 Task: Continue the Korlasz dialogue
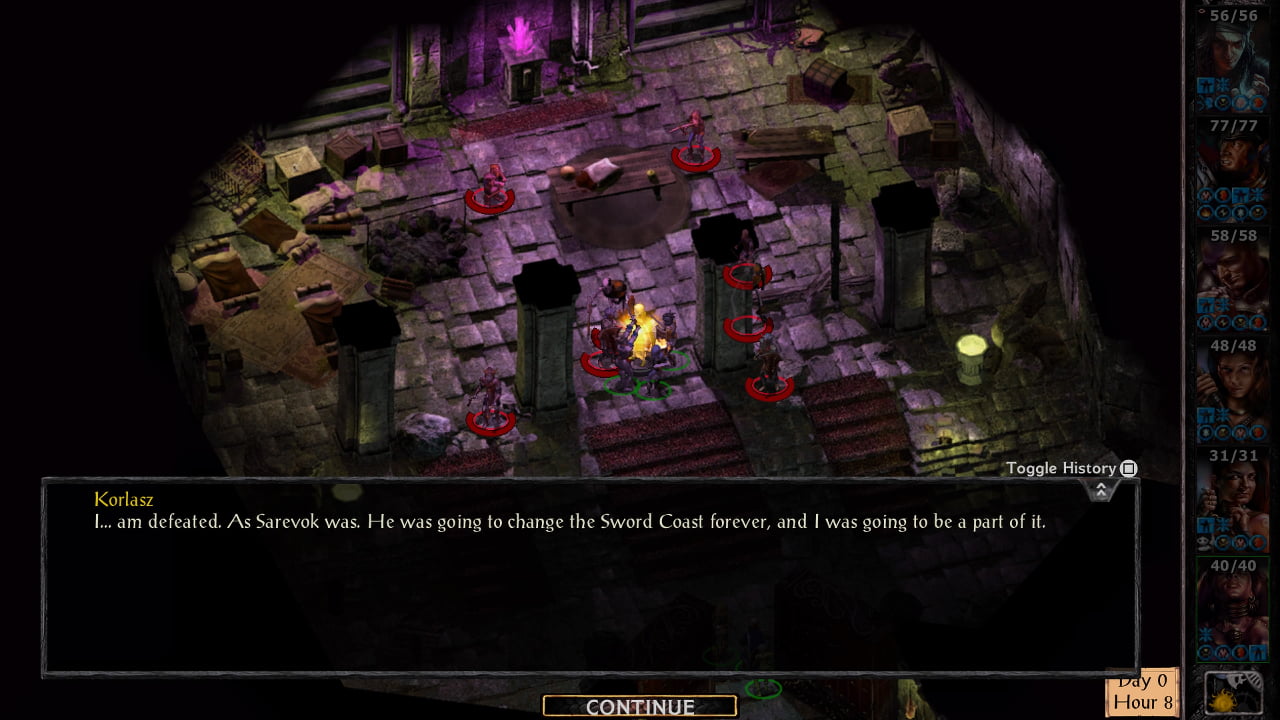click(640, 707)
